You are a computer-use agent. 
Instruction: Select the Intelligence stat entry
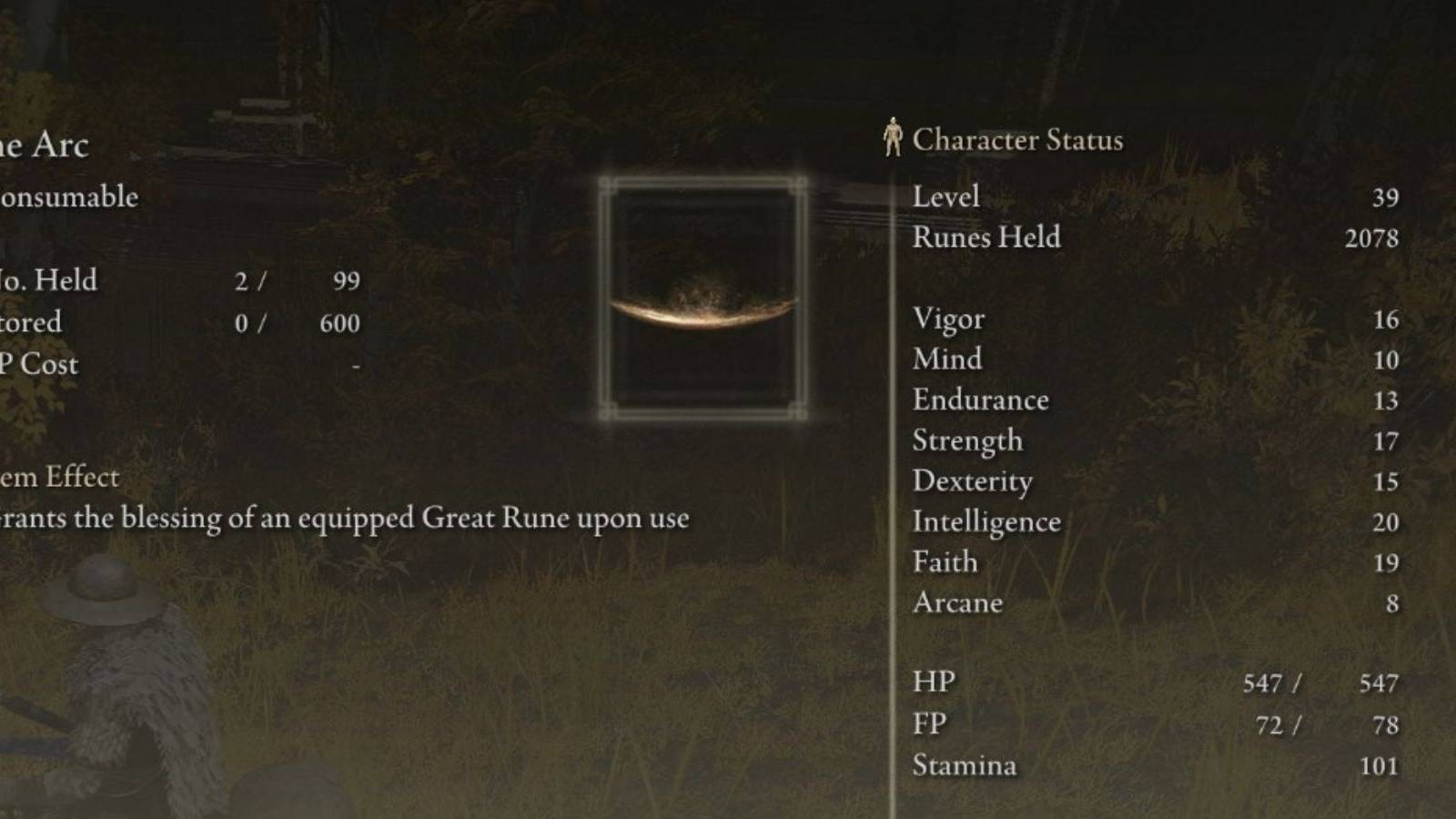[986, 521]
